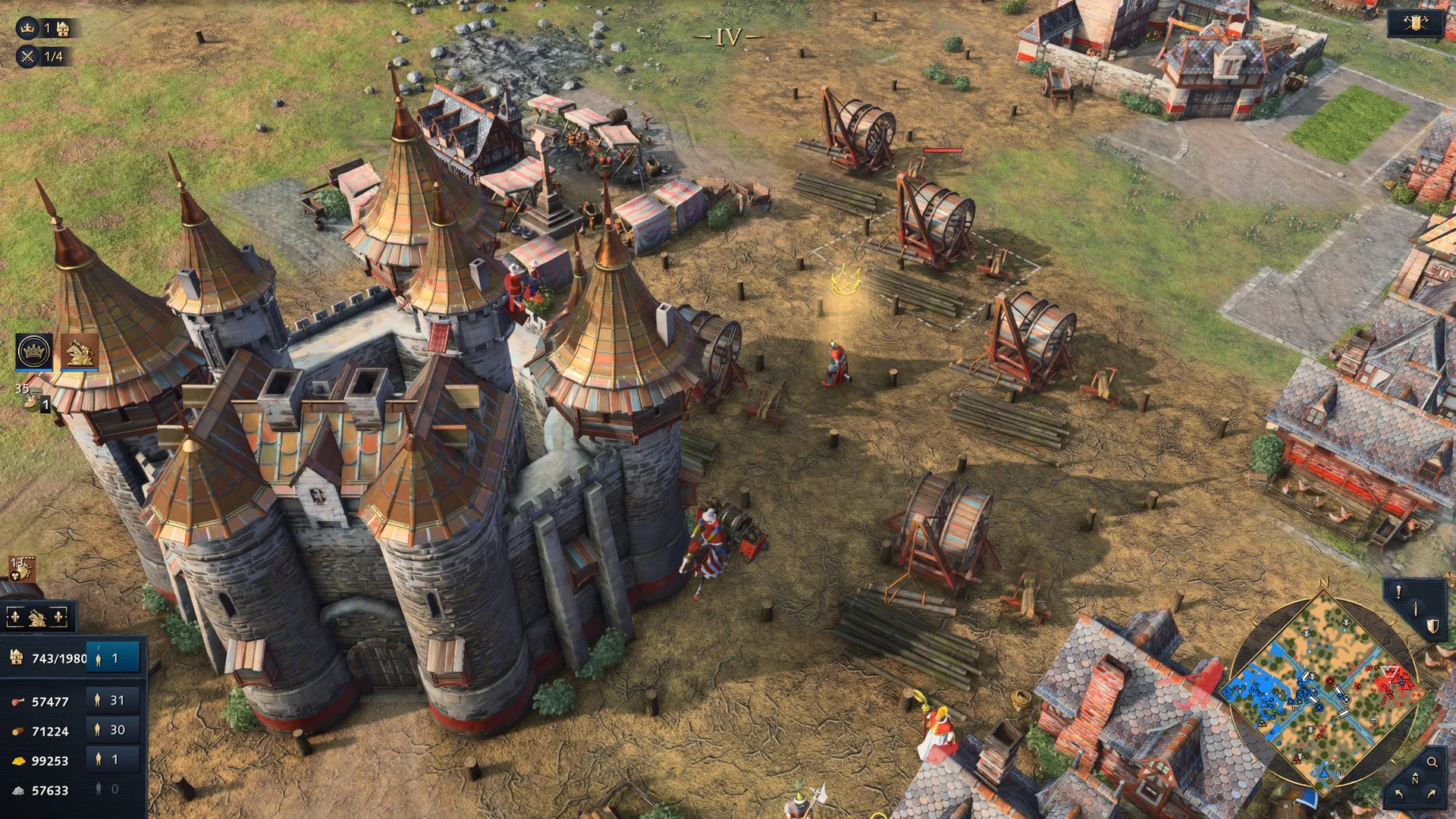
Task: Select the single gold villager button
Action: tap(112, 760)
